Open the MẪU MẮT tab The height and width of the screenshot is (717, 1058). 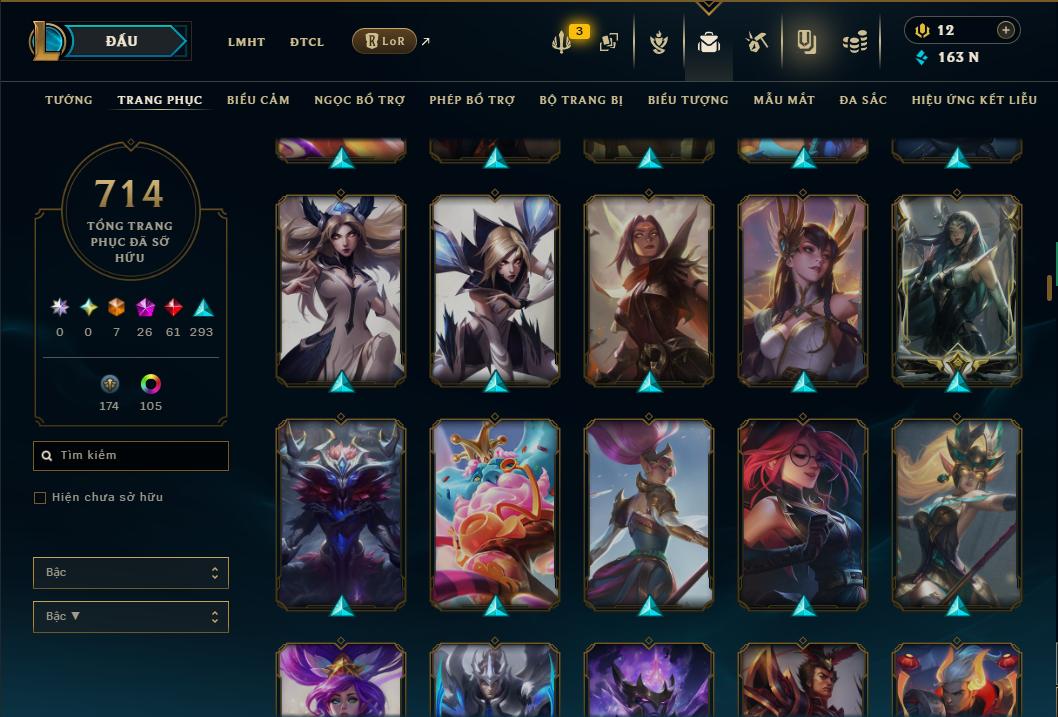[x=784, y=100]
